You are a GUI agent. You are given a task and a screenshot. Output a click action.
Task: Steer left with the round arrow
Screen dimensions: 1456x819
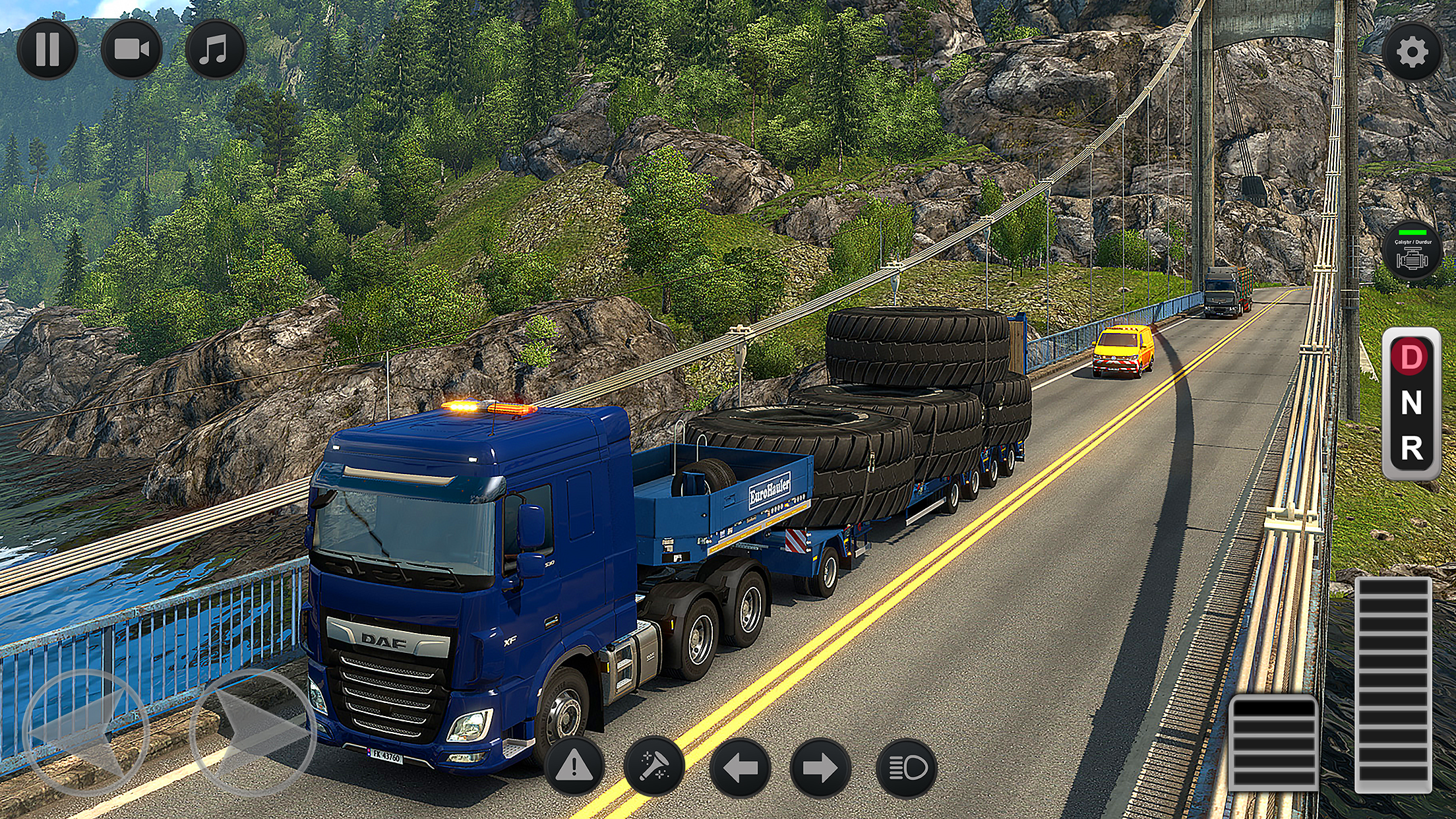coord(85,732)
